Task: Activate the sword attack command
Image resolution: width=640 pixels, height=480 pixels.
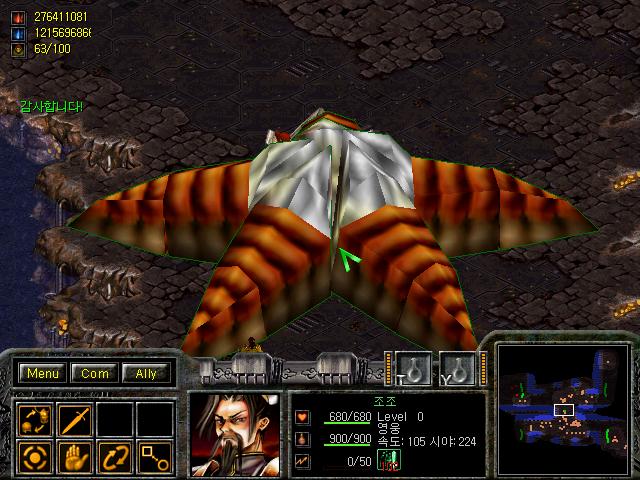Action: pos(75,420)
